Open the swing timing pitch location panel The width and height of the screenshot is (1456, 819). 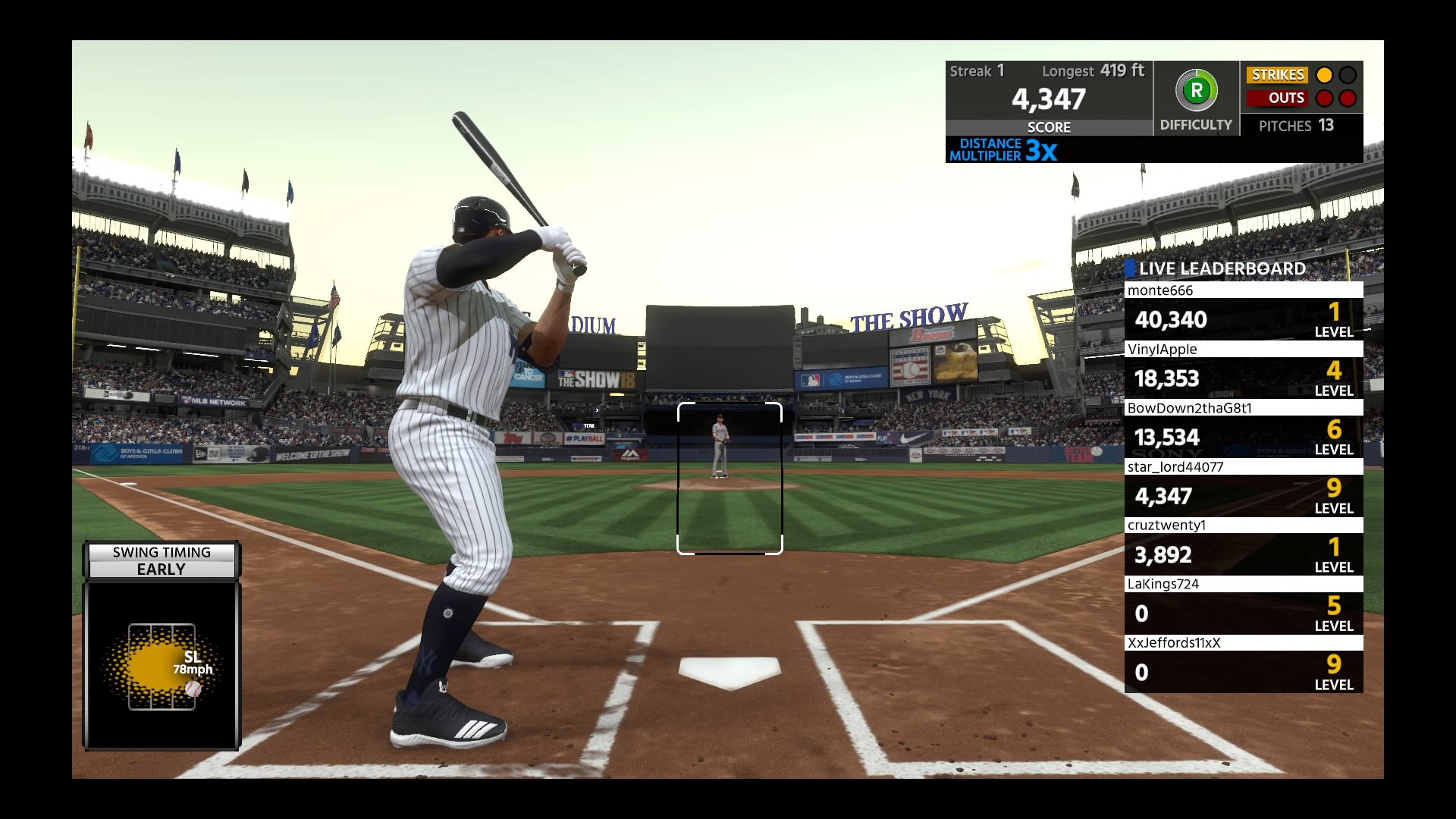click(x=162, y=666)
